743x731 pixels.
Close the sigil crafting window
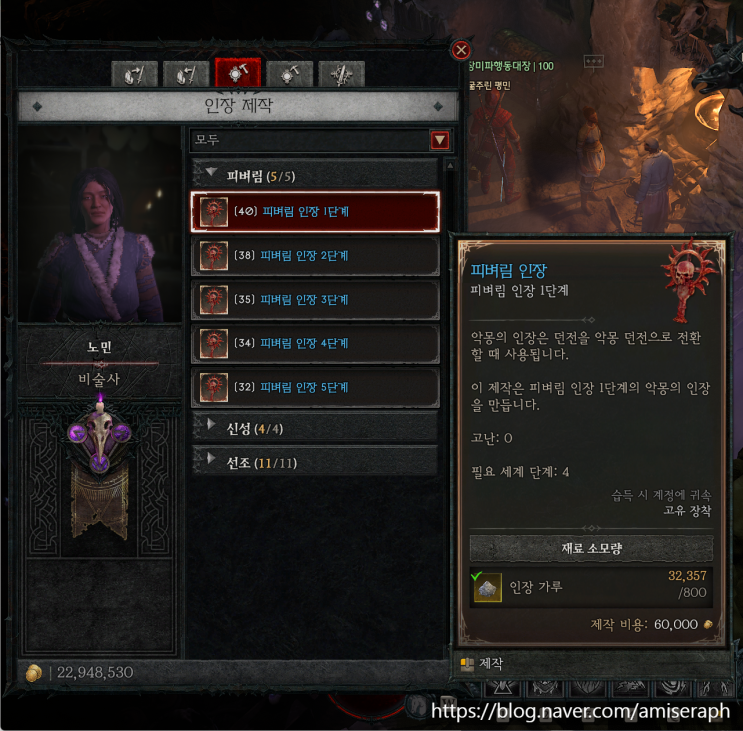point(461,50)
